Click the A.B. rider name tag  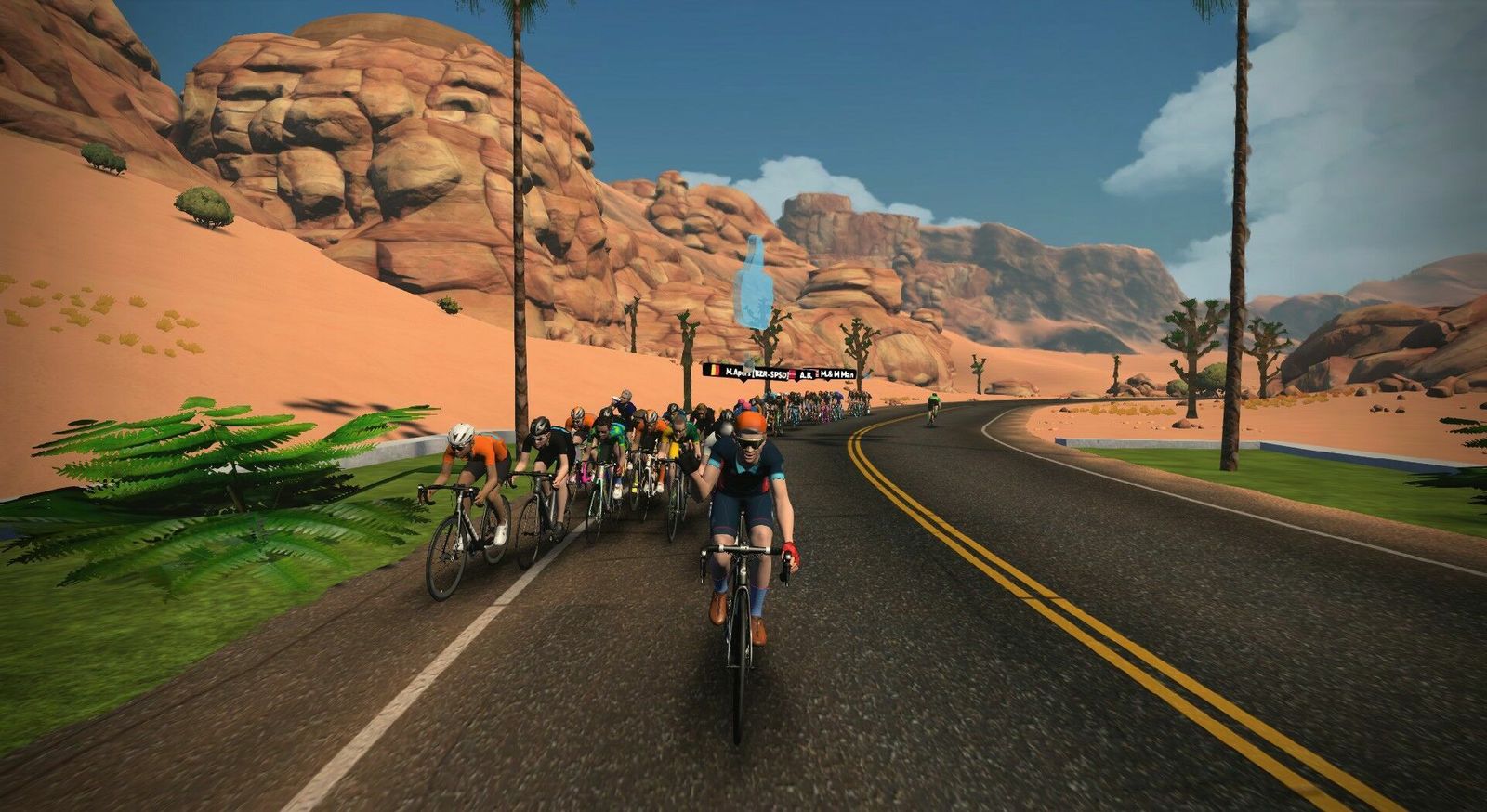[x=804, y=374]
